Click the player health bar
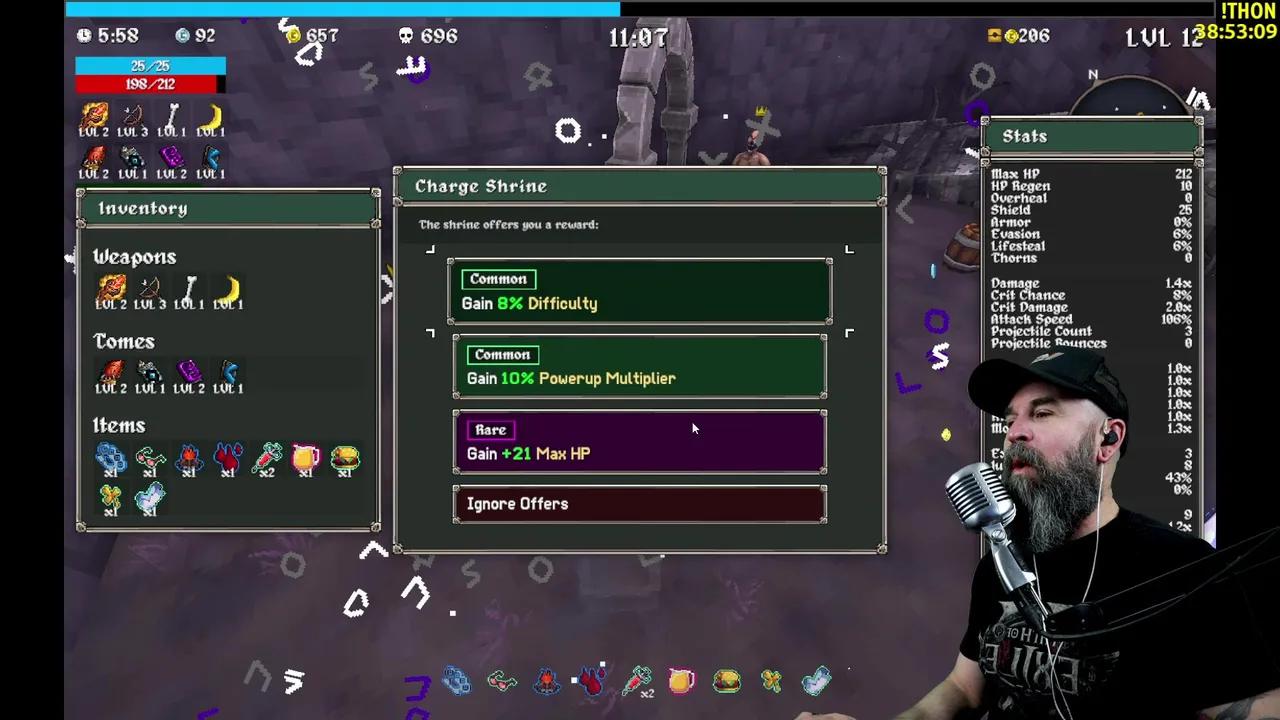Screen dimensions: 1280x720 point(150,84)
